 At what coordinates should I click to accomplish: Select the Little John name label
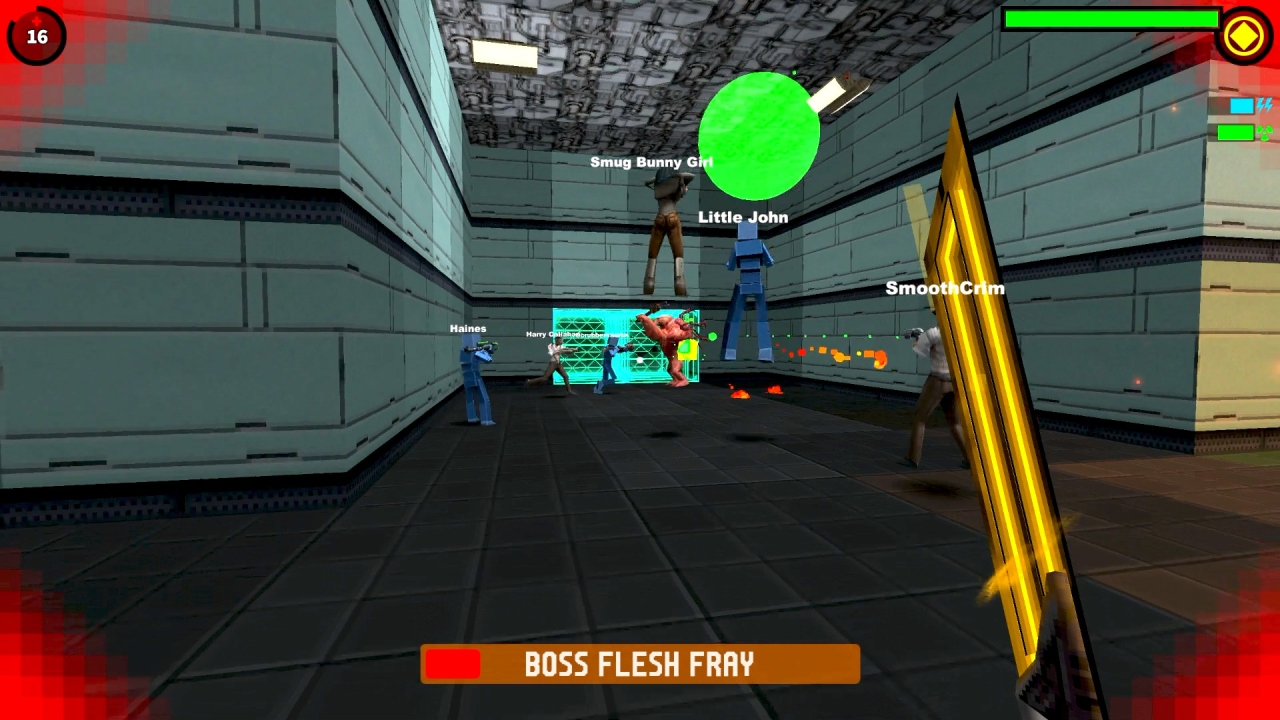click(743, 216)
